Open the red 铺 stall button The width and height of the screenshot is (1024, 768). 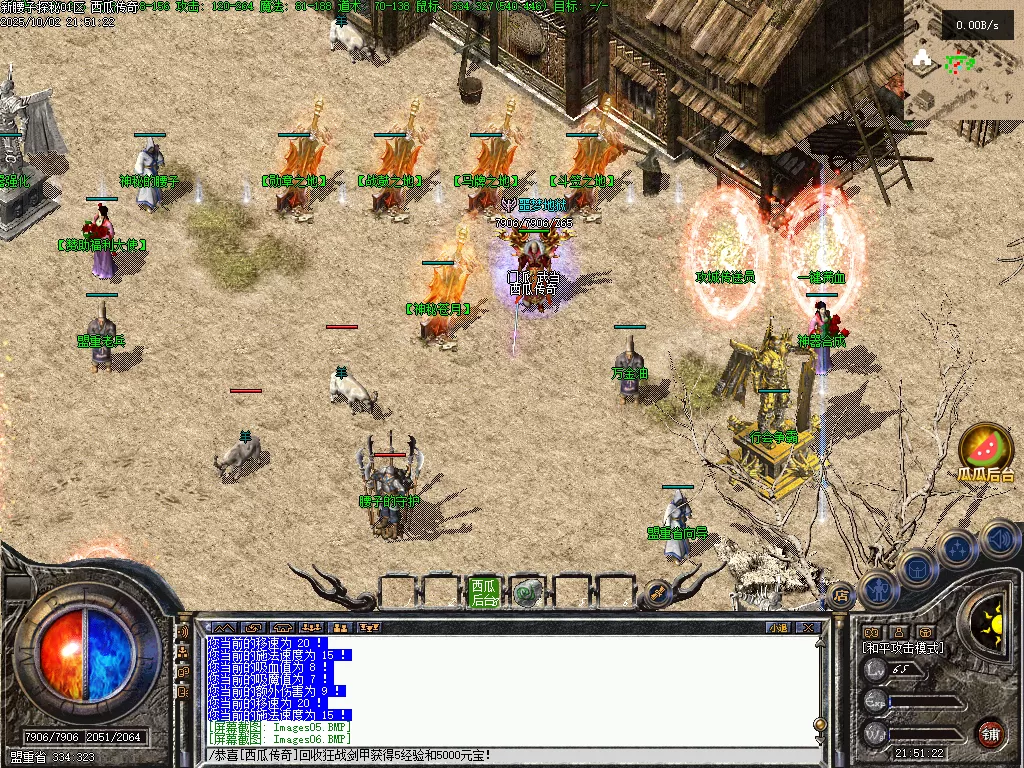[x=989, y=733]
